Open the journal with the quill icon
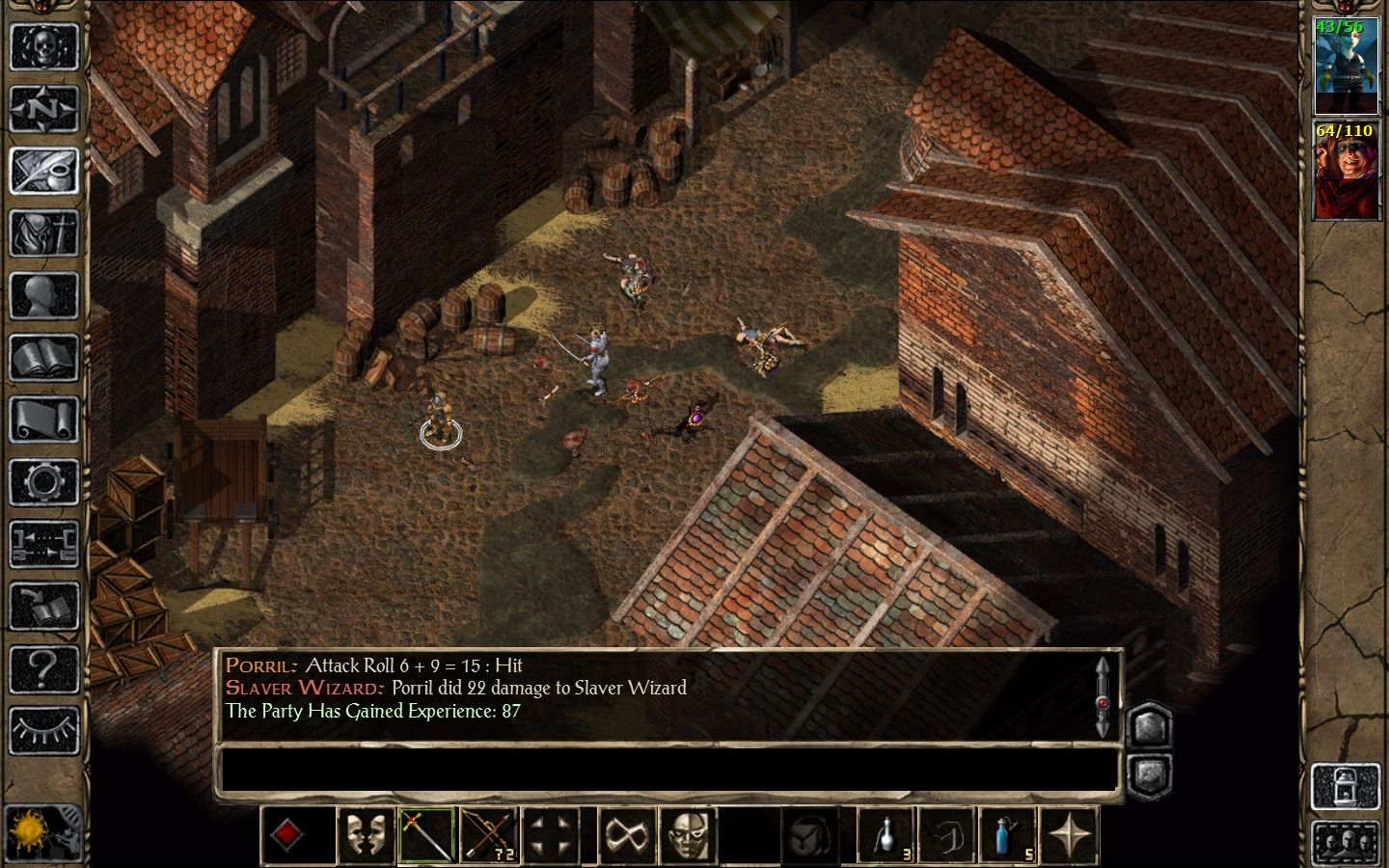This screenshot has height=868, width=1389. click(x=43, y=172)
